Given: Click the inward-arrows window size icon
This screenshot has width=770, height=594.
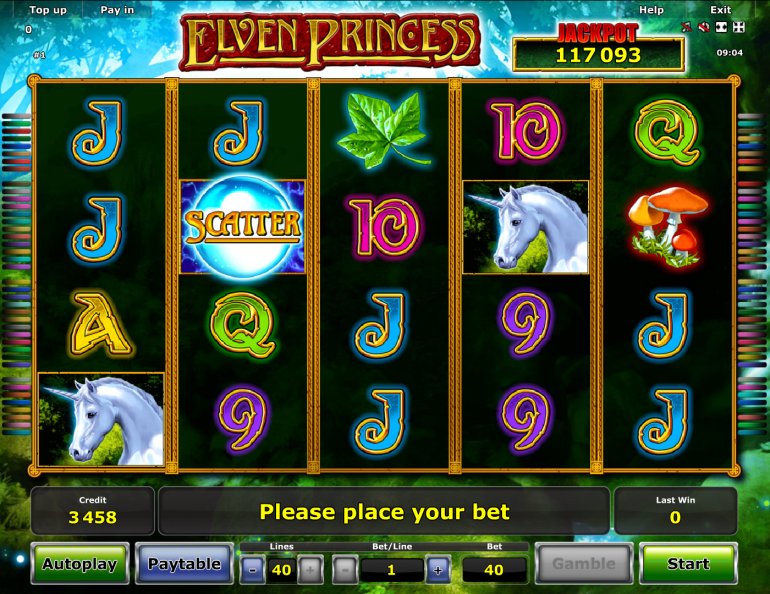Looking at the screenshot, I should [720, 27].
